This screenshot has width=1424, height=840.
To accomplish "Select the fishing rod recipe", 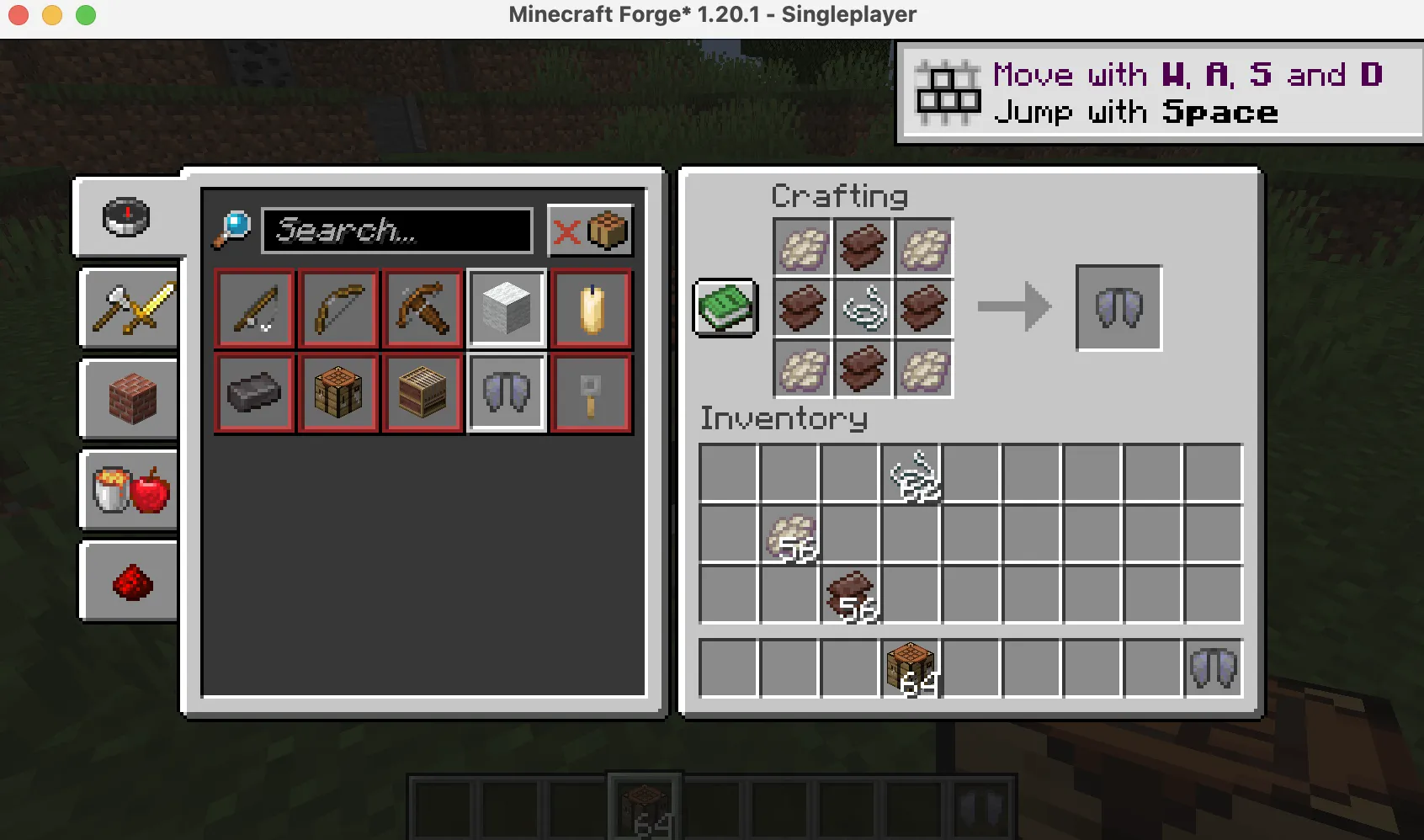I will coord(254,308).
